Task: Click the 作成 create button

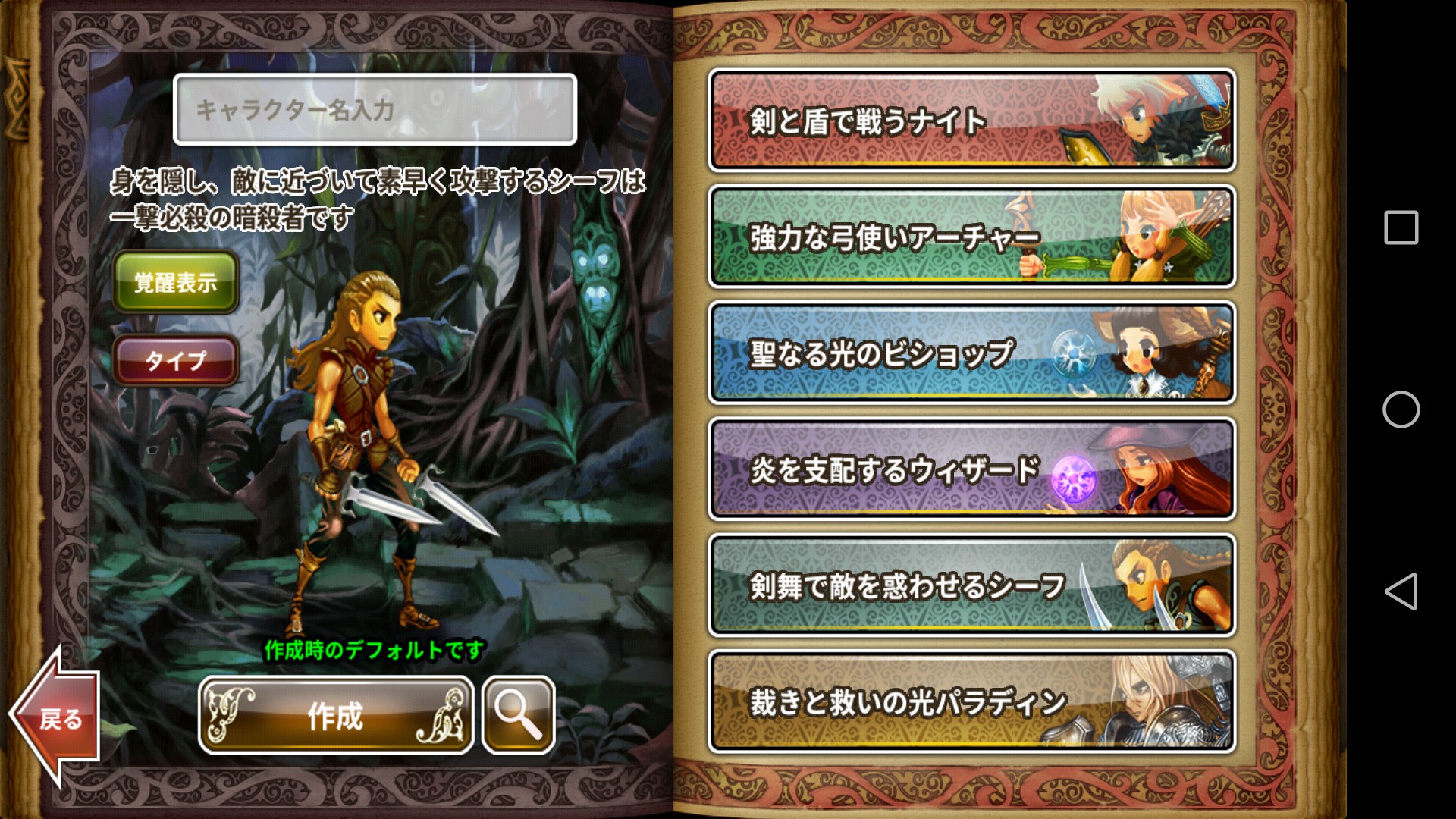Action: click(x=336, y=715)
